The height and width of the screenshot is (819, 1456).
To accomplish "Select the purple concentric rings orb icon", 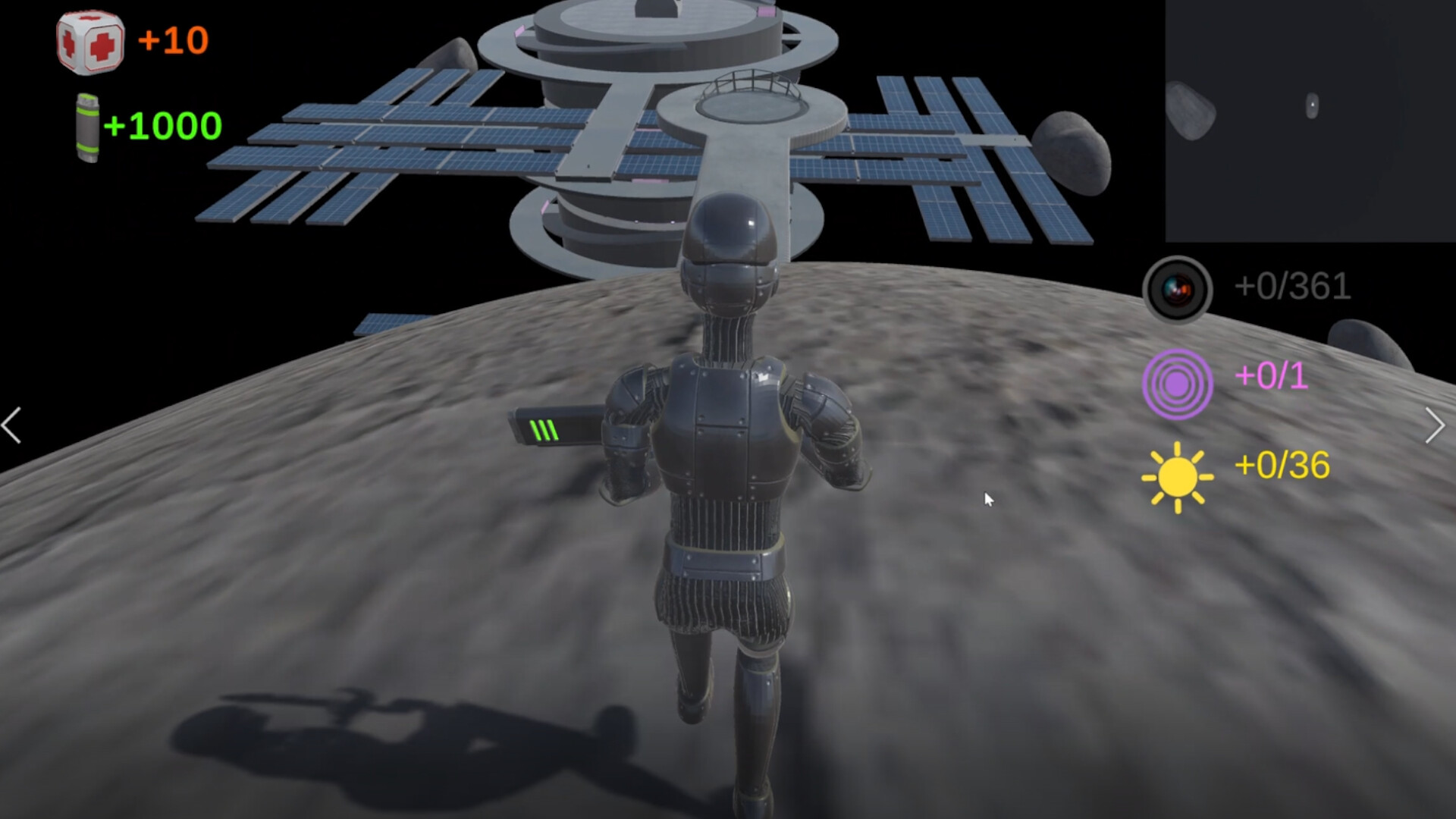I will (x=1179, y=384).
